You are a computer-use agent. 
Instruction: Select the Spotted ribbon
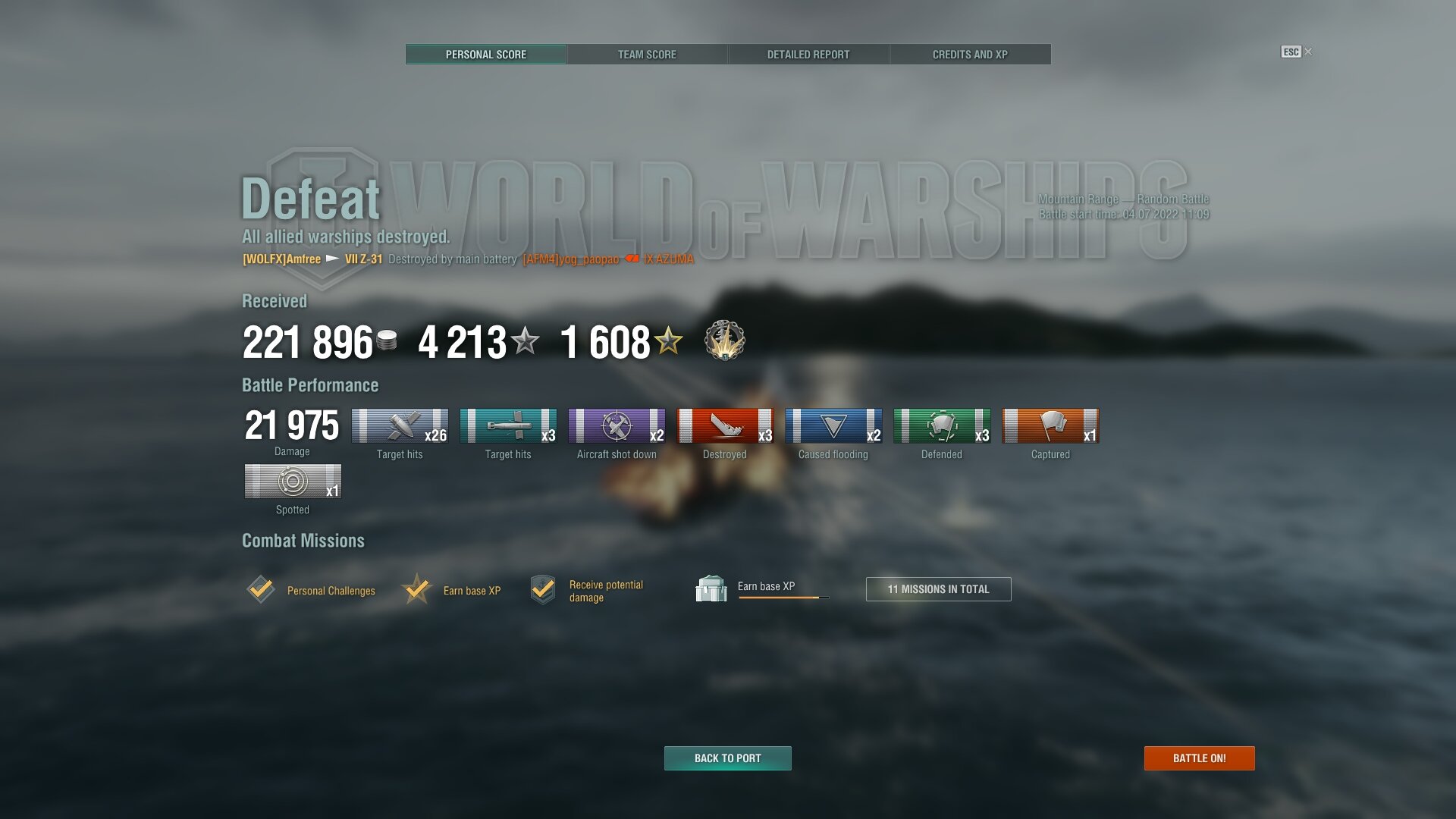tap(293, 482)
